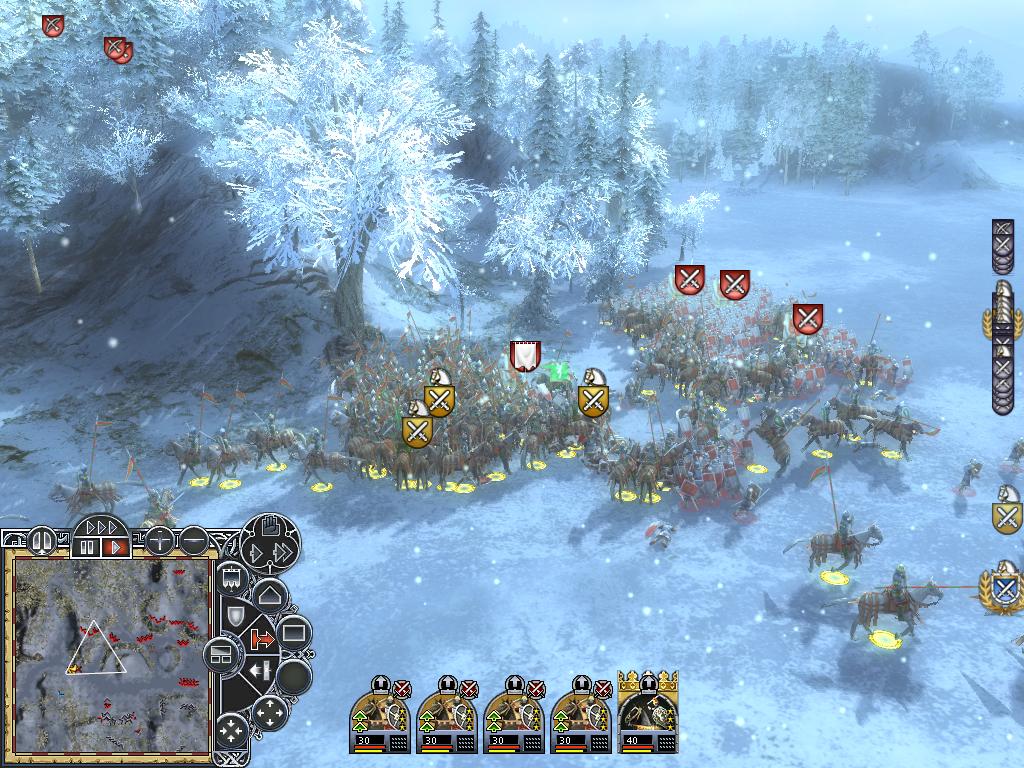The height and width of the screenshot is (768, 1024).
Task: Pause the battle
Action: pyautogui.click(x=88, y=547)
